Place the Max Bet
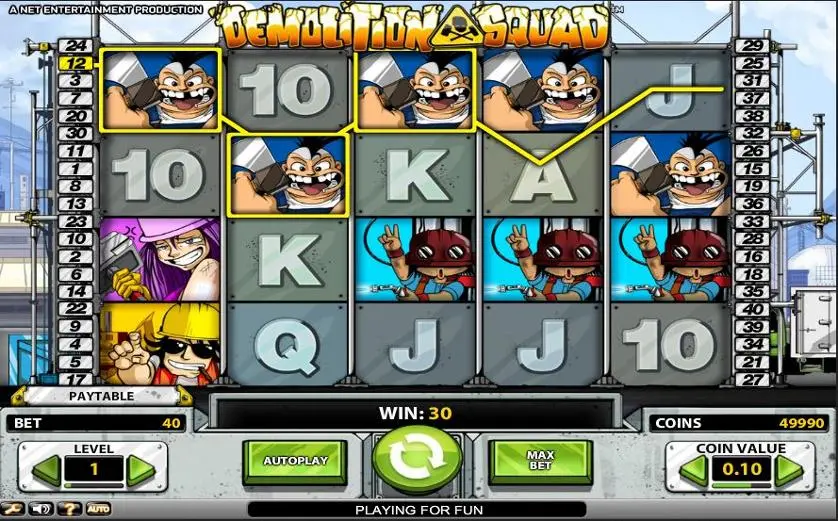This screenshot has height=521, width=838. click(540, 461)
